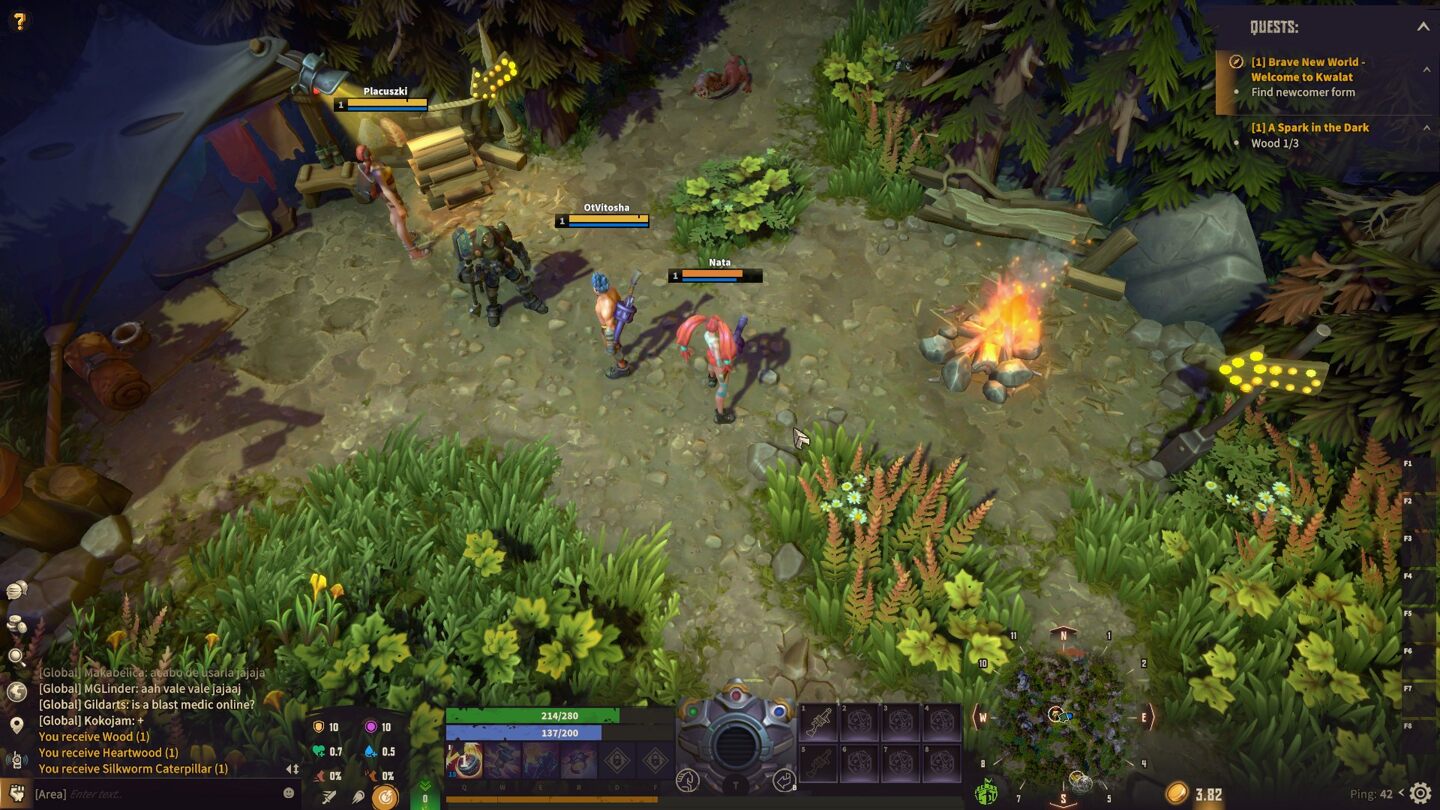Viewport: 1440px width, 810px height.
Task: Click the orange target mode button
Action: tap(385, 797)
